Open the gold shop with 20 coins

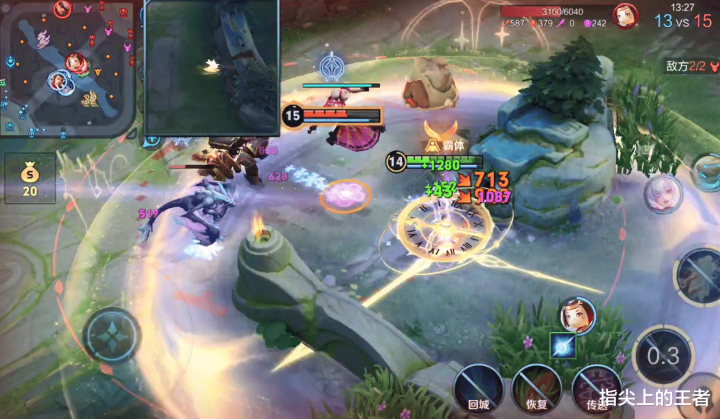tap(30, 178)
